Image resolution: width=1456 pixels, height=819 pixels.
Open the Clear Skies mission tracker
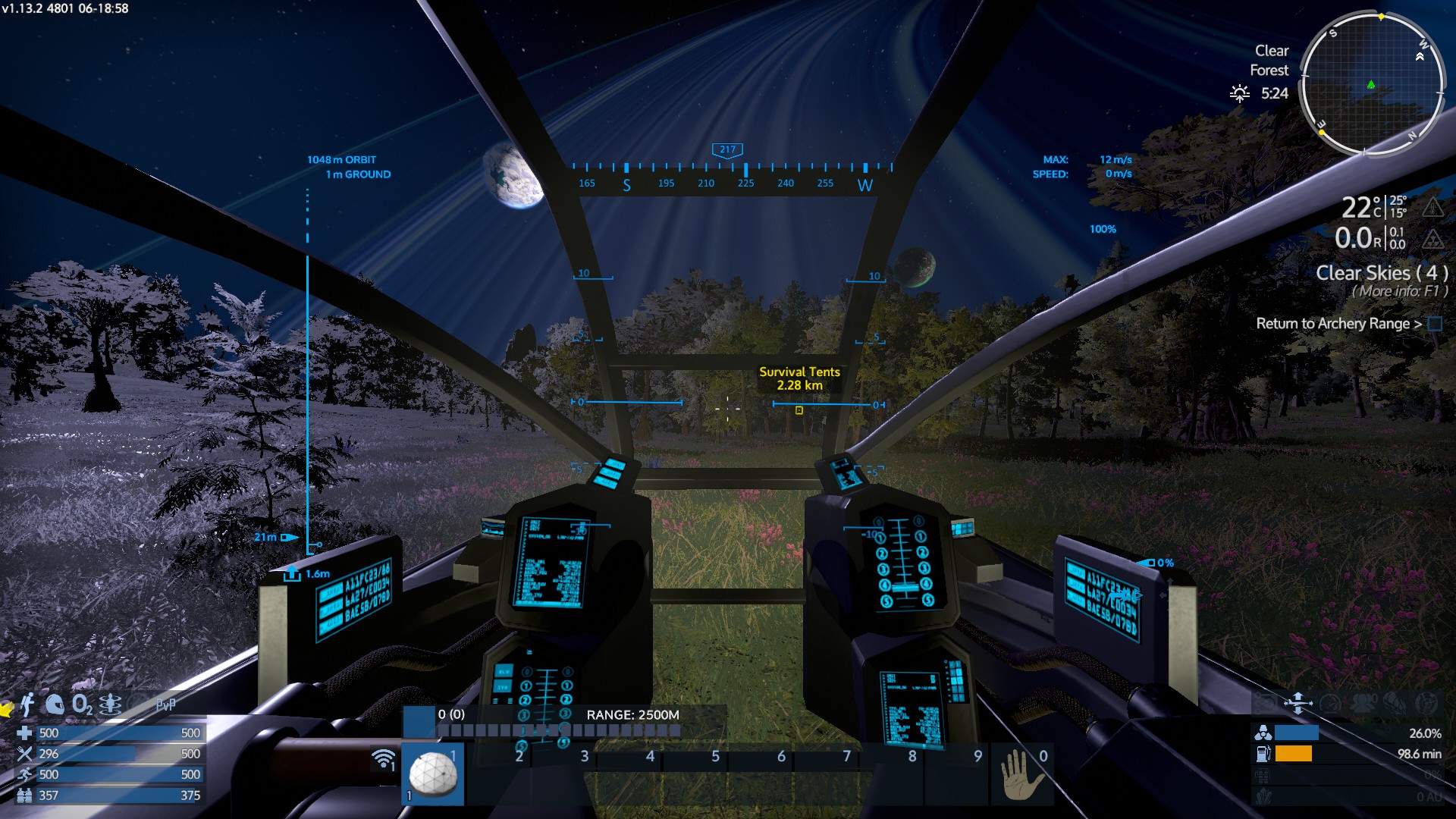[1381, 273]
